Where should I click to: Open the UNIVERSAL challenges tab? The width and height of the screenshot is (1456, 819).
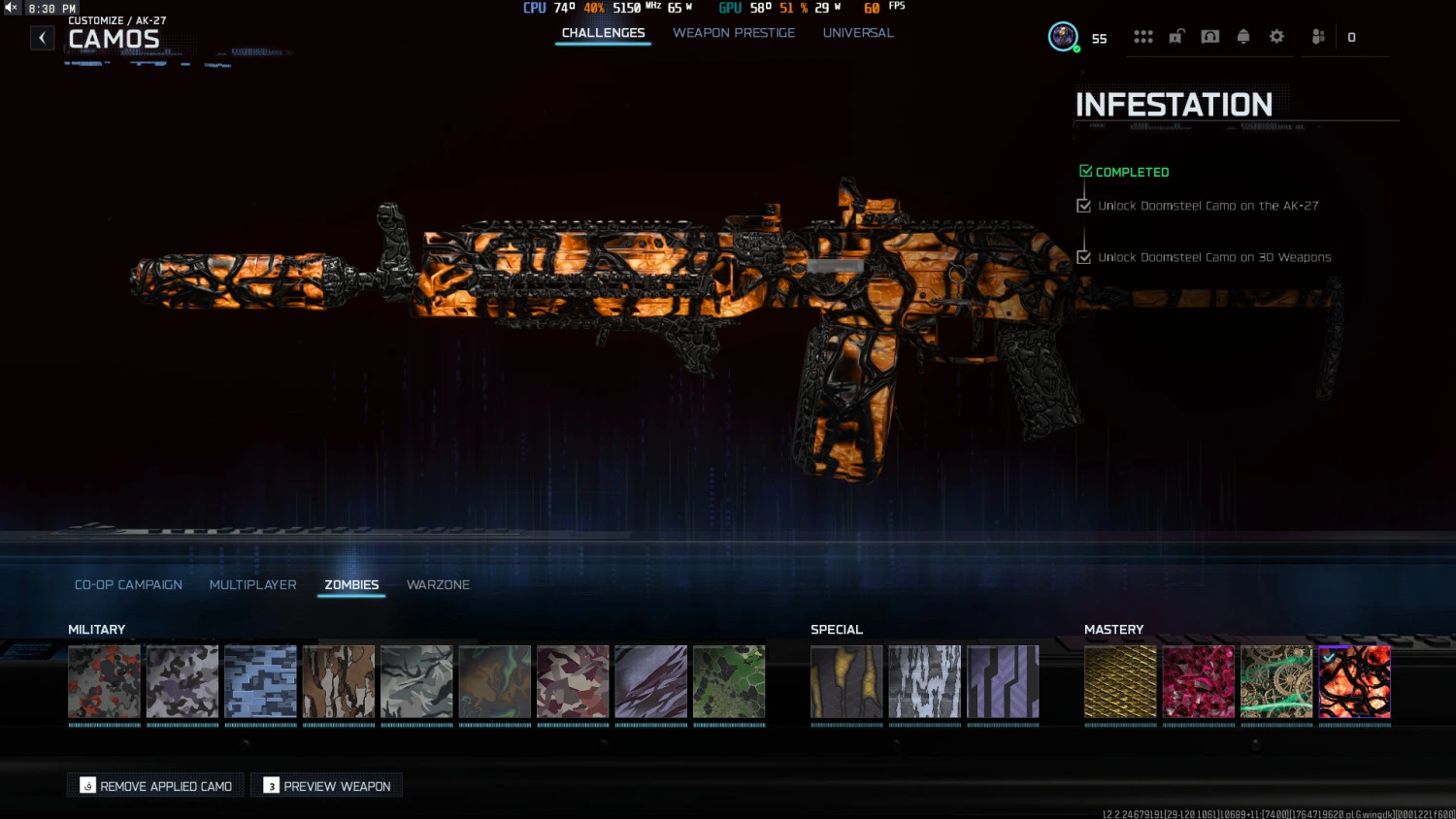858,32
